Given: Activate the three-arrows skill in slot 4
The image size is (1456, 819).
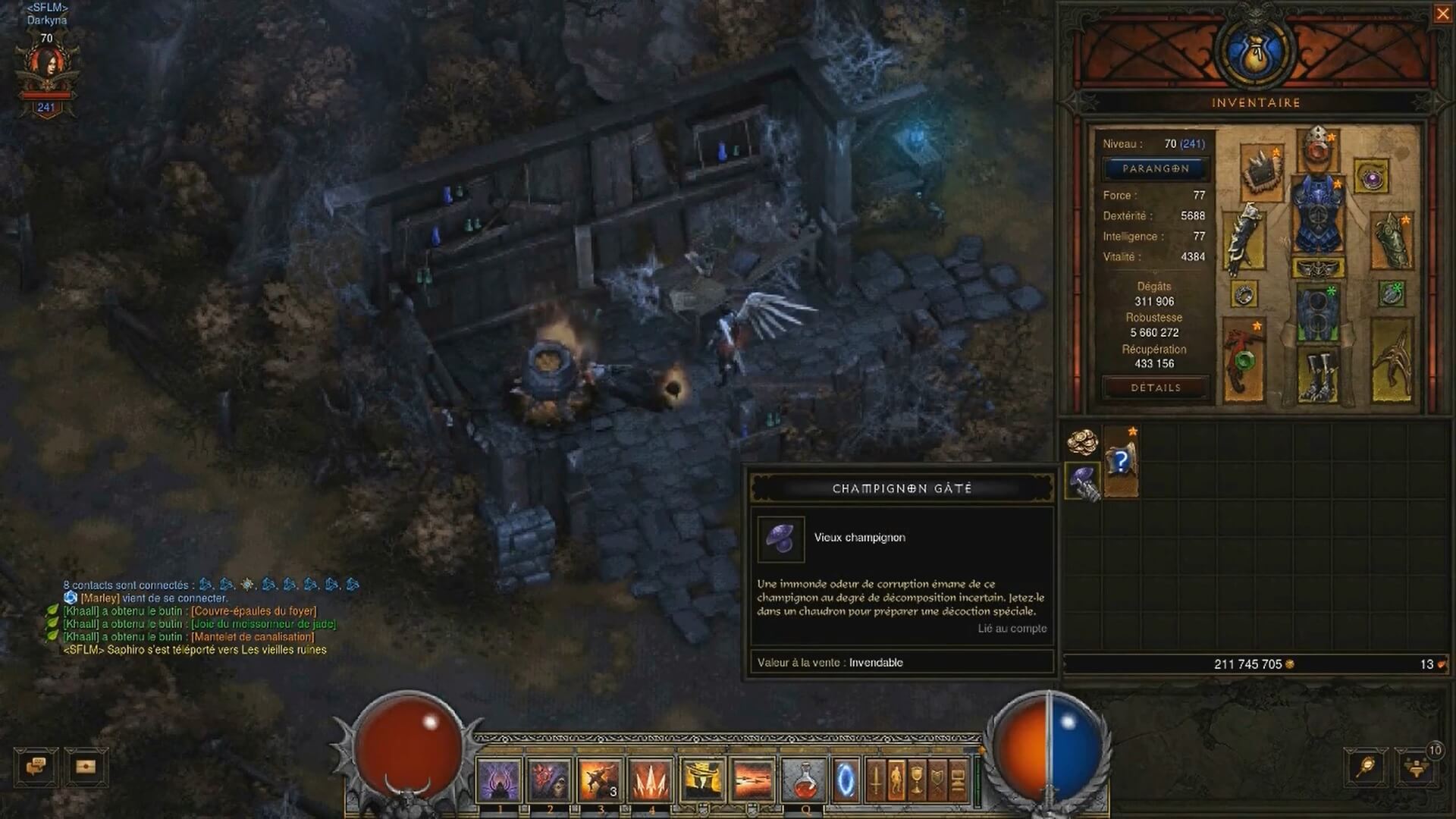Looking at the screenshot, I should click(x=651, y=780).
